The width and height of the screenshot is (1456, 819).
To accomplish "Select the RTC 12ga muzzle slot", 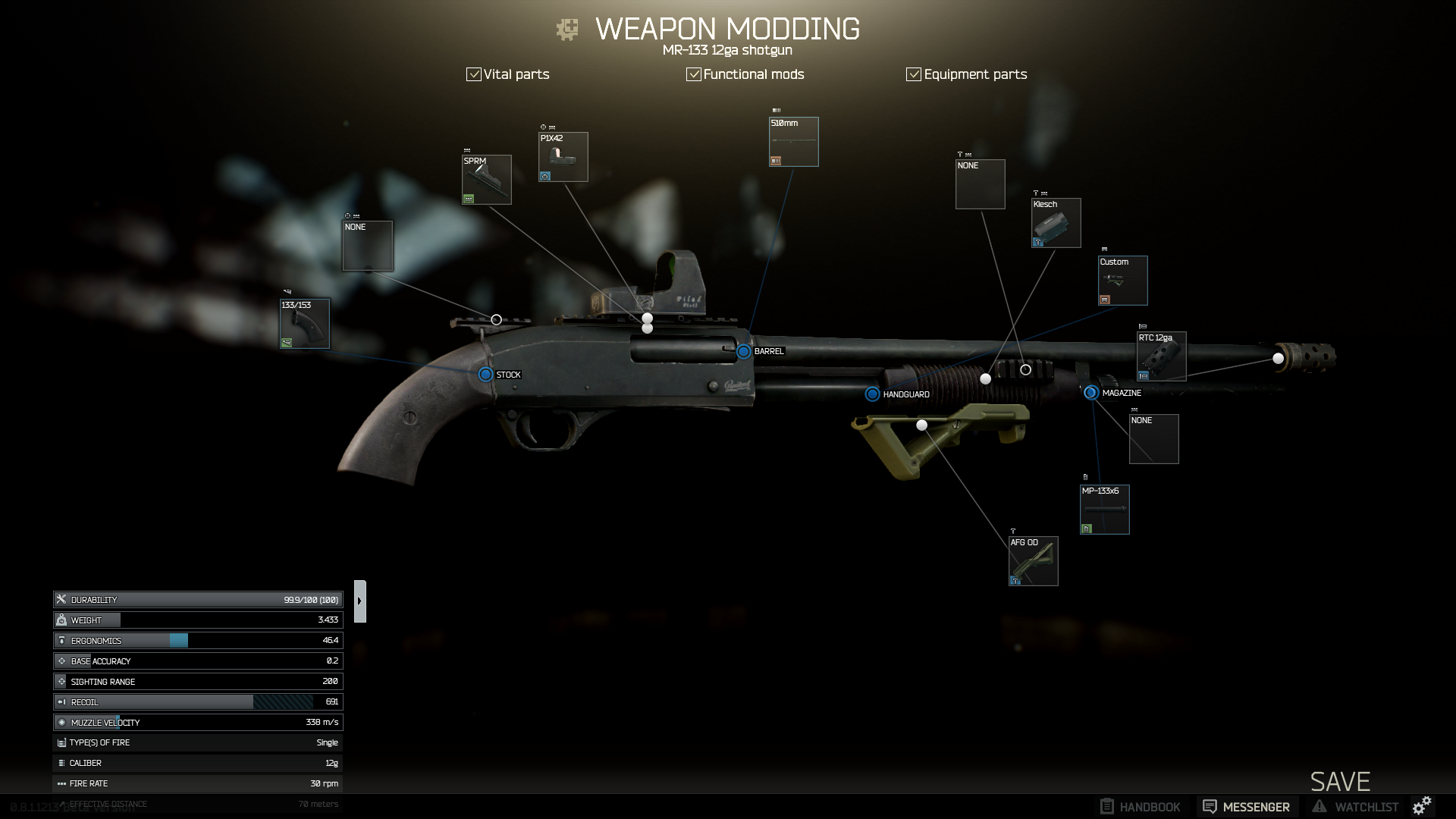I will [x=1161, y=356].
